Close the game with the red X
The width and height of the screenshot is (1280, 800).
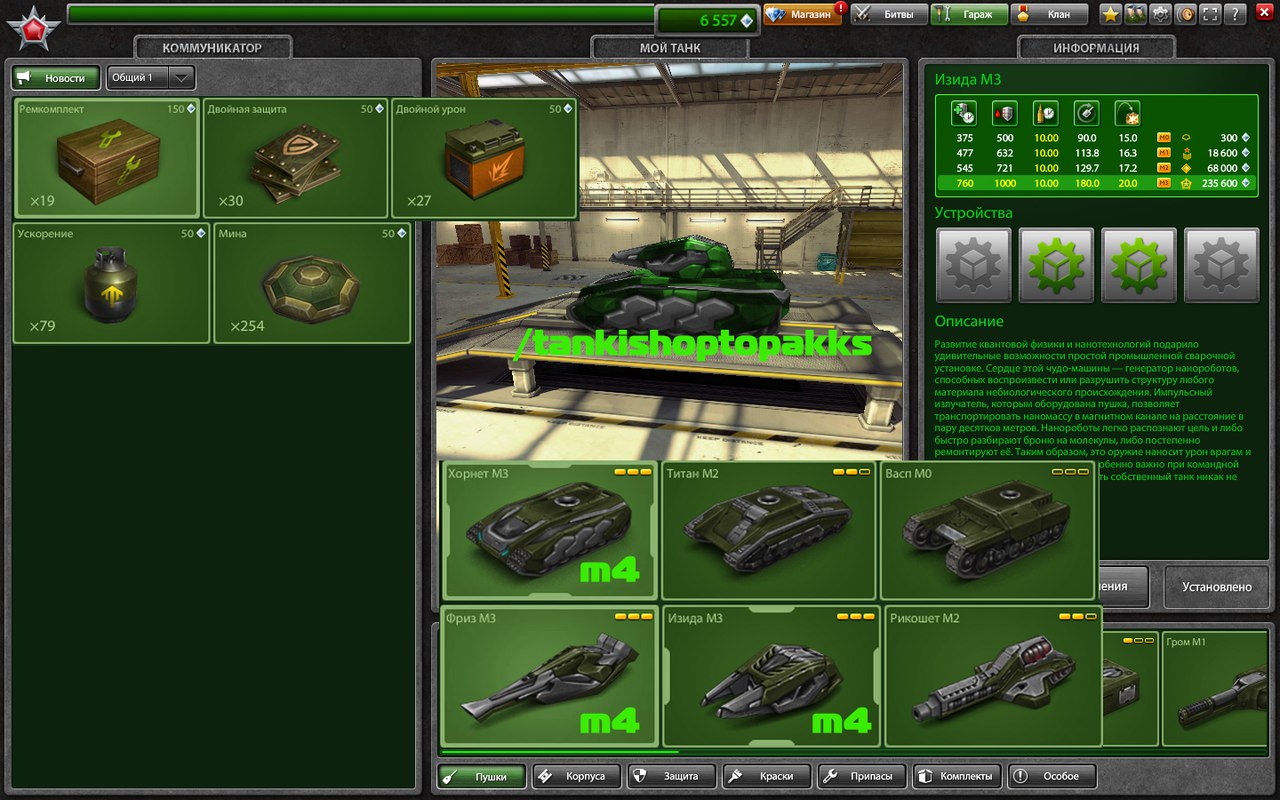coord(1262,15)
